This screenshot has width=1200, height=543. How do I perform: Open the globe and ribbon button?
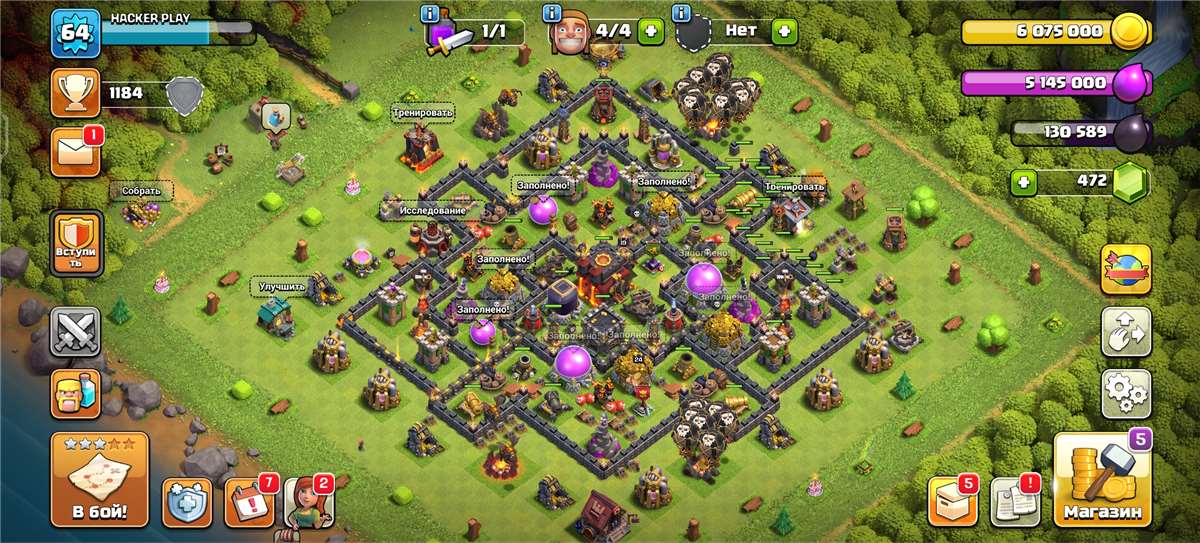point(1125,269)
